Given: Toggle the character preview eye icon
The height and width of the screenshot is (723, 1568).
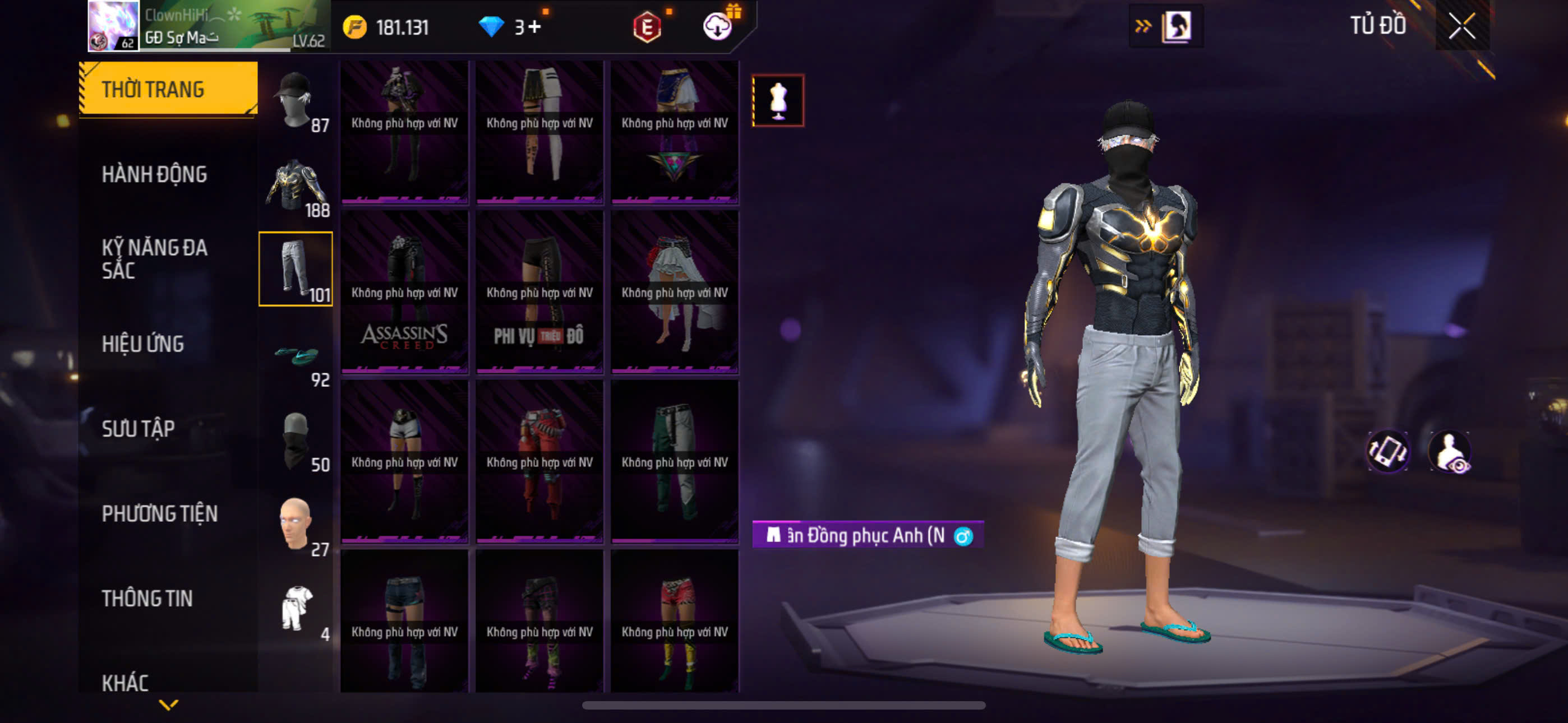Looking at the screenshot, I should click(x=1450, y=451).
